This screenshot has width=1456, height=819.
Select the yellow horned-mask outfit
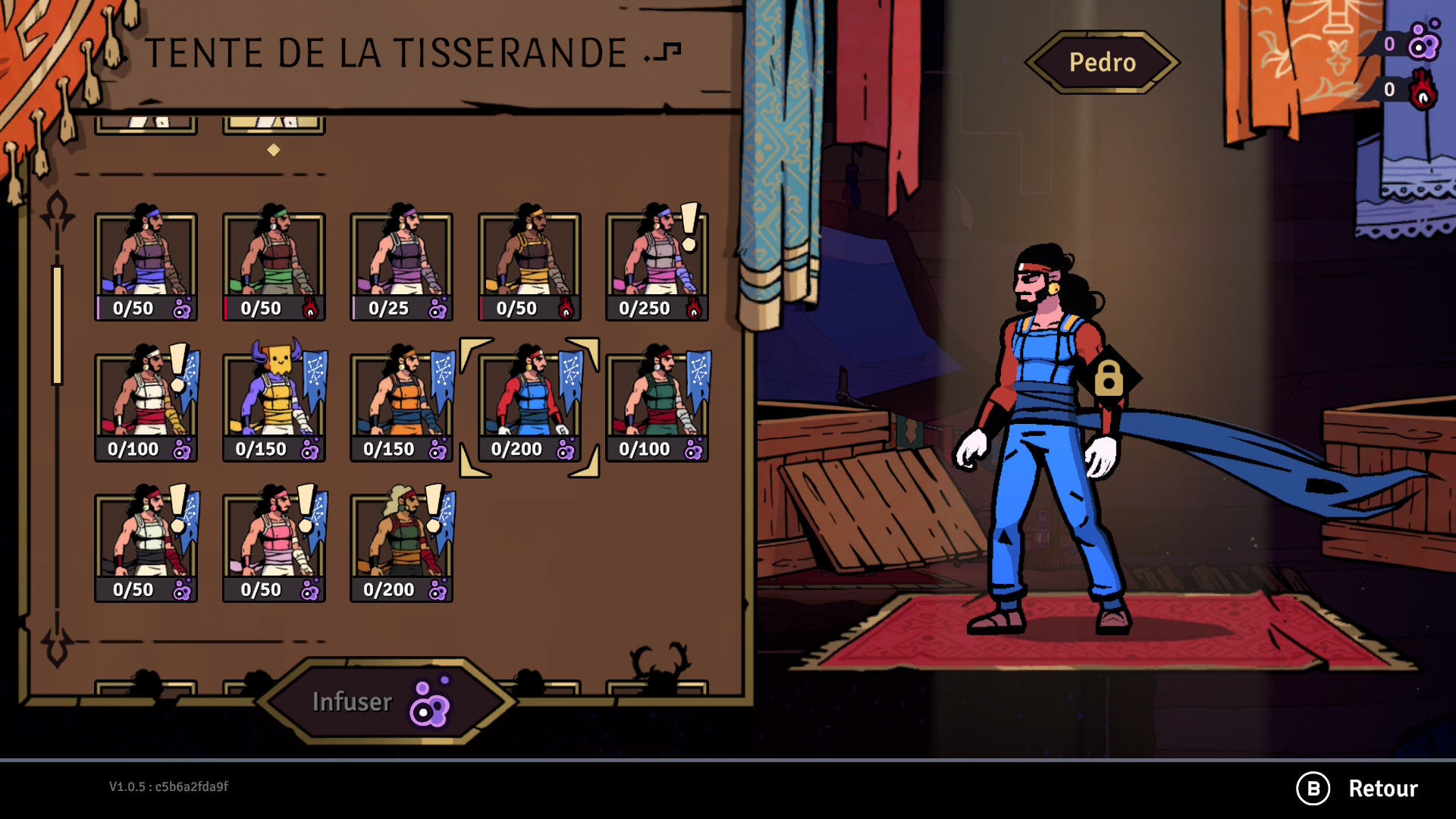tap(274, 406)
